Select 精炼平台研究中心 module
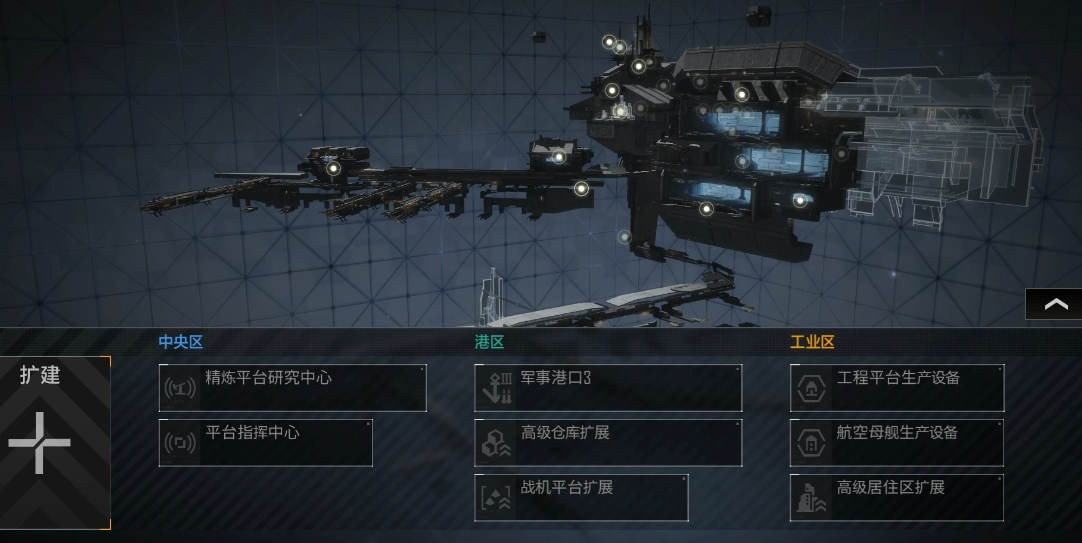The image size is (1082, 543). [x=292, y=388]
